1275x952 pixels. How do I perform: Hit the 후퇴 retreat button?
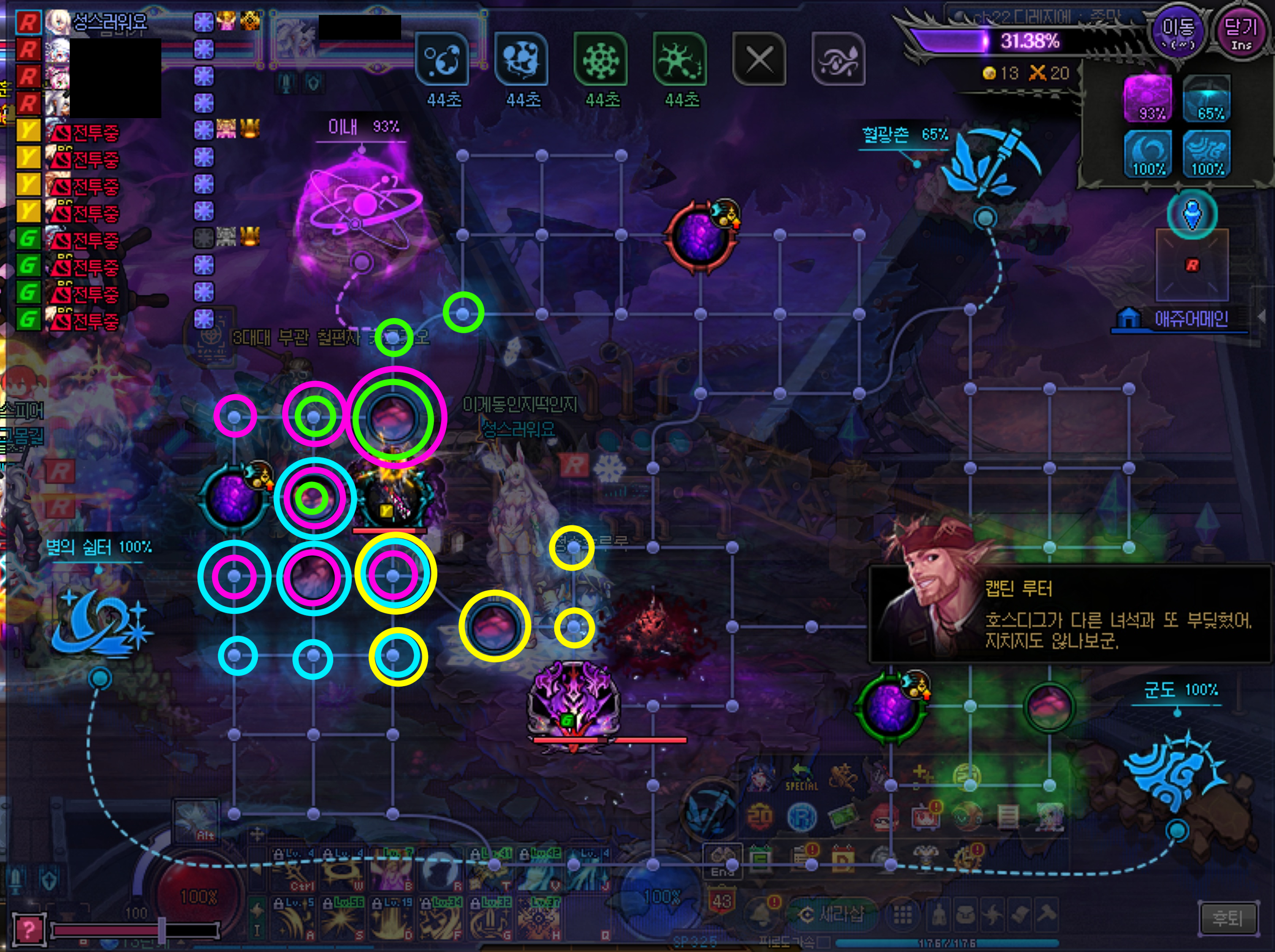[1228, 917]
